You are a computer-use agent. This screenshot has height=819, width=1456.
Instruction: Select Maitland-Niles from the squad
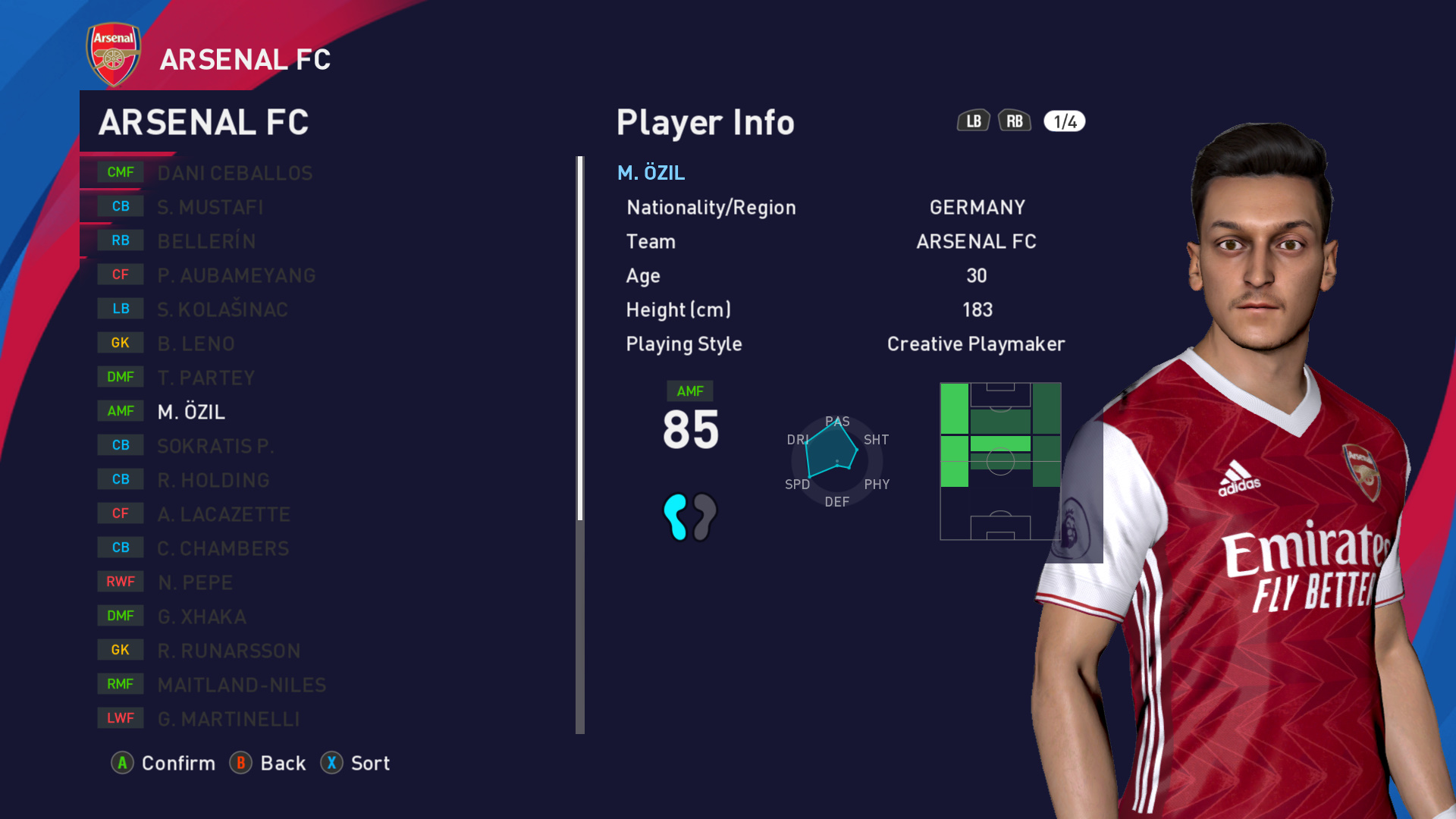point(241,685)
